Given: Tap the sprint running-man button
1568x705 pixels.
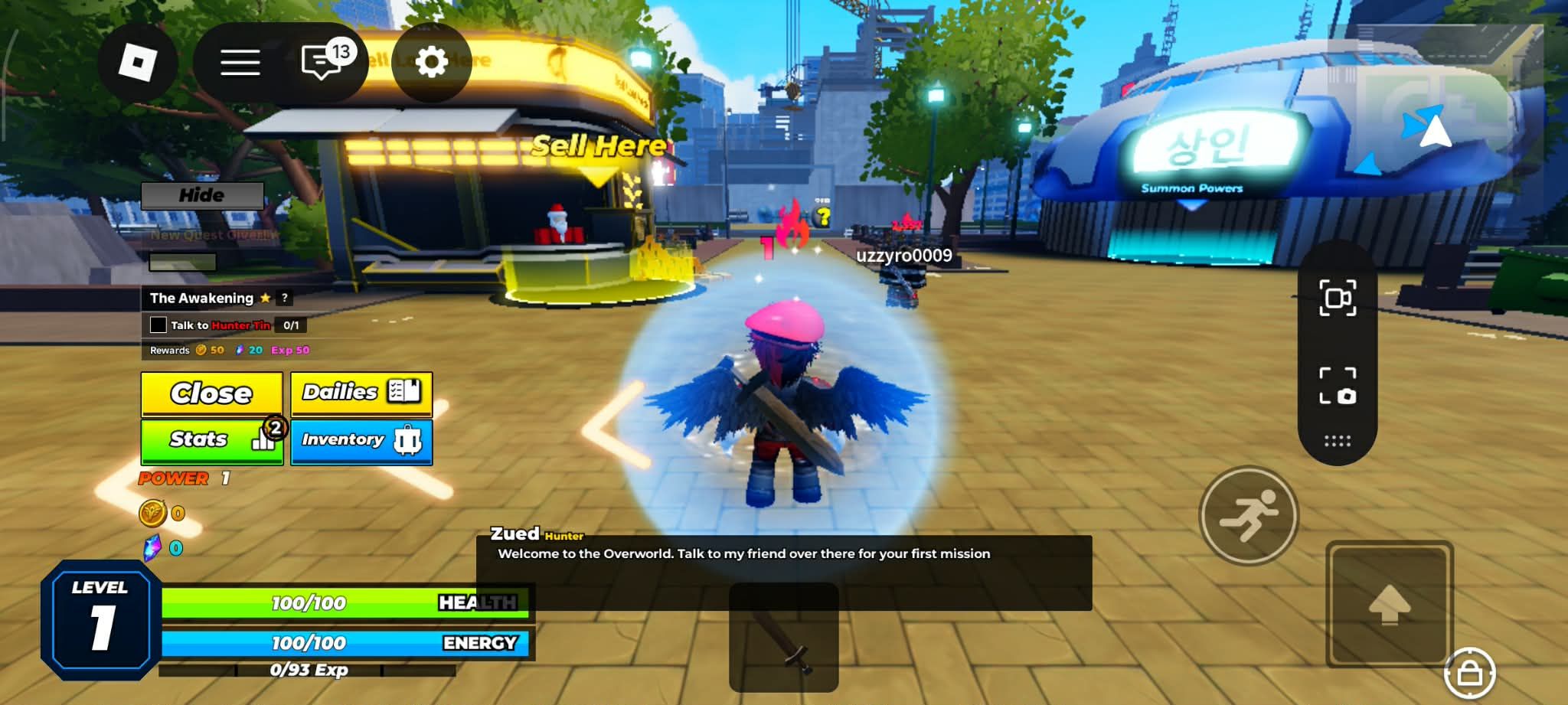Looking at the screenshot, I should point(1248,515).
